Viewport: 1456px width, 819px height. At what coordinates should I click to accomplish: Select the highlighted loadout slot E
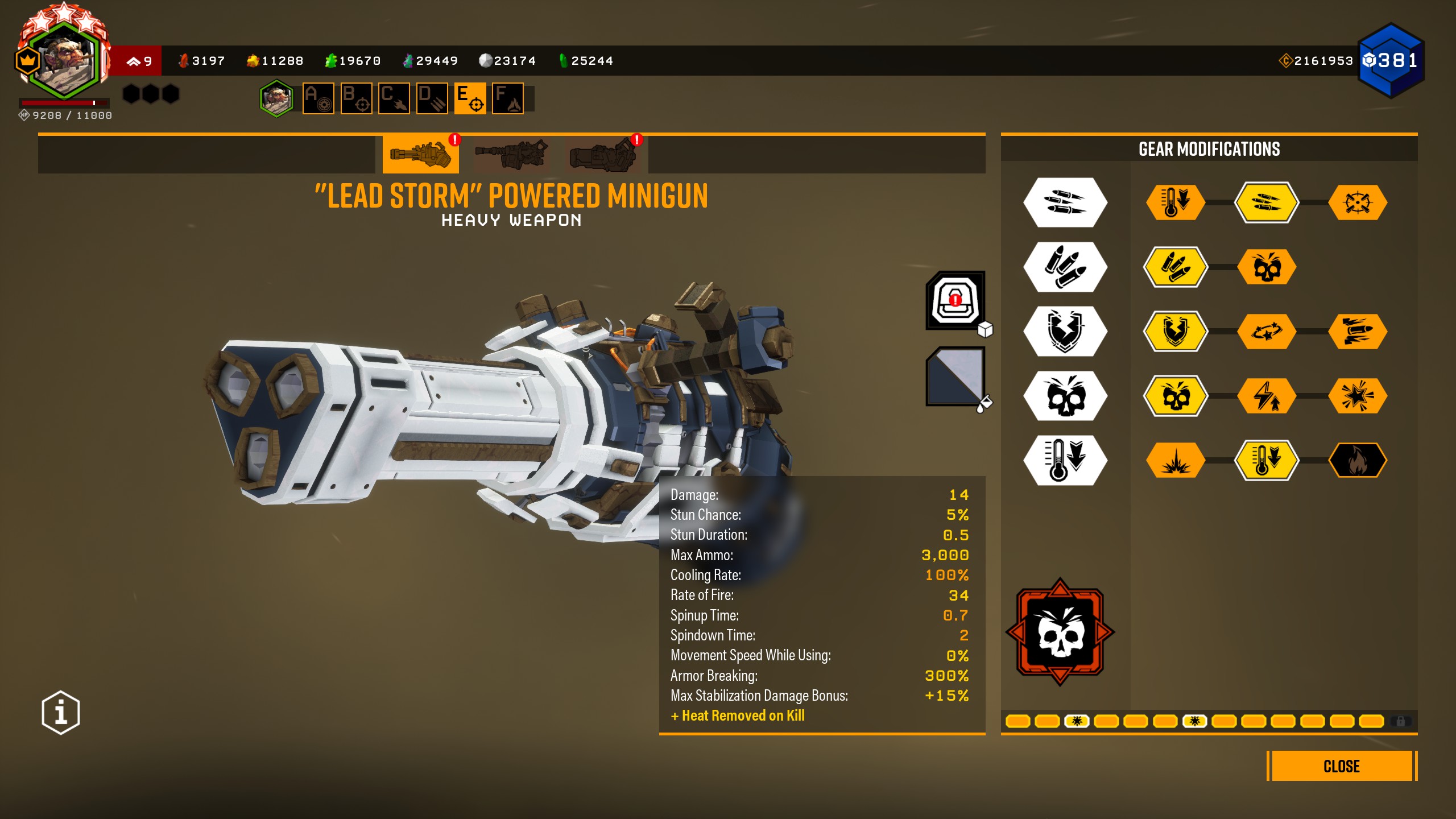click(x=470, y=98)
